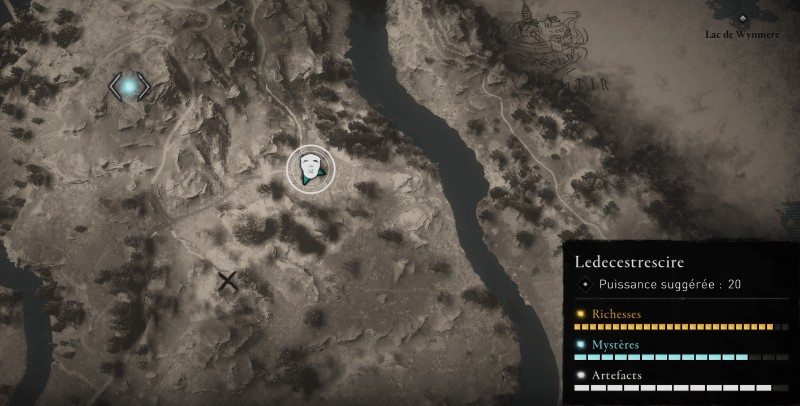Select the black X marker on the map
This screenshot has width=800, height=406.
pos(229,281)
